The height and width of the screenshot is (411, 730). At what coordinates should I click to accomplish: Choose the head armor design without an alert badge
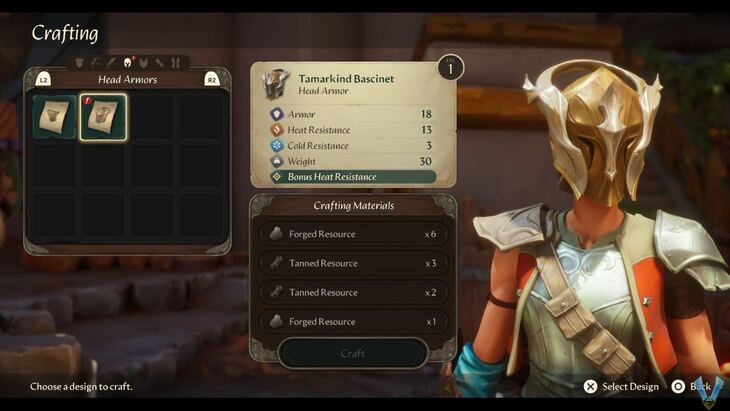point(54,117)
